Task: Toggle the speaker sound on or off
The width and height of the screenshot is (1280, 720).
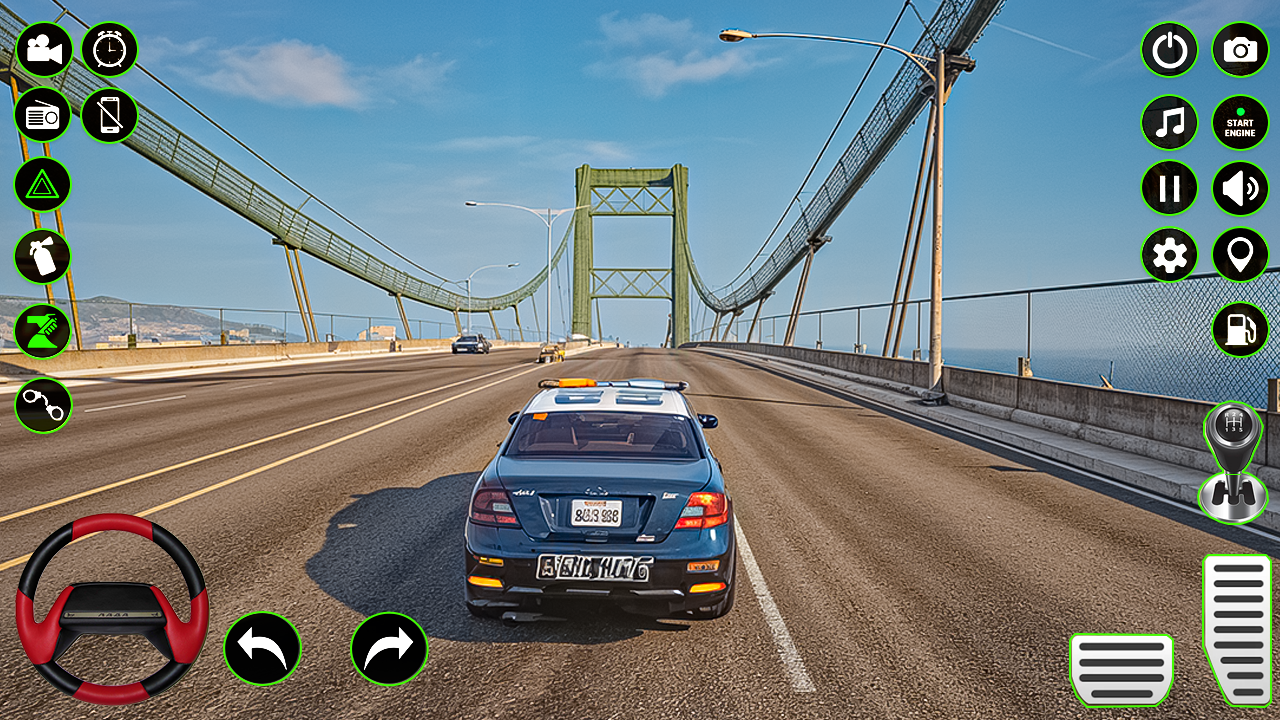Action: click(1238, 188)
